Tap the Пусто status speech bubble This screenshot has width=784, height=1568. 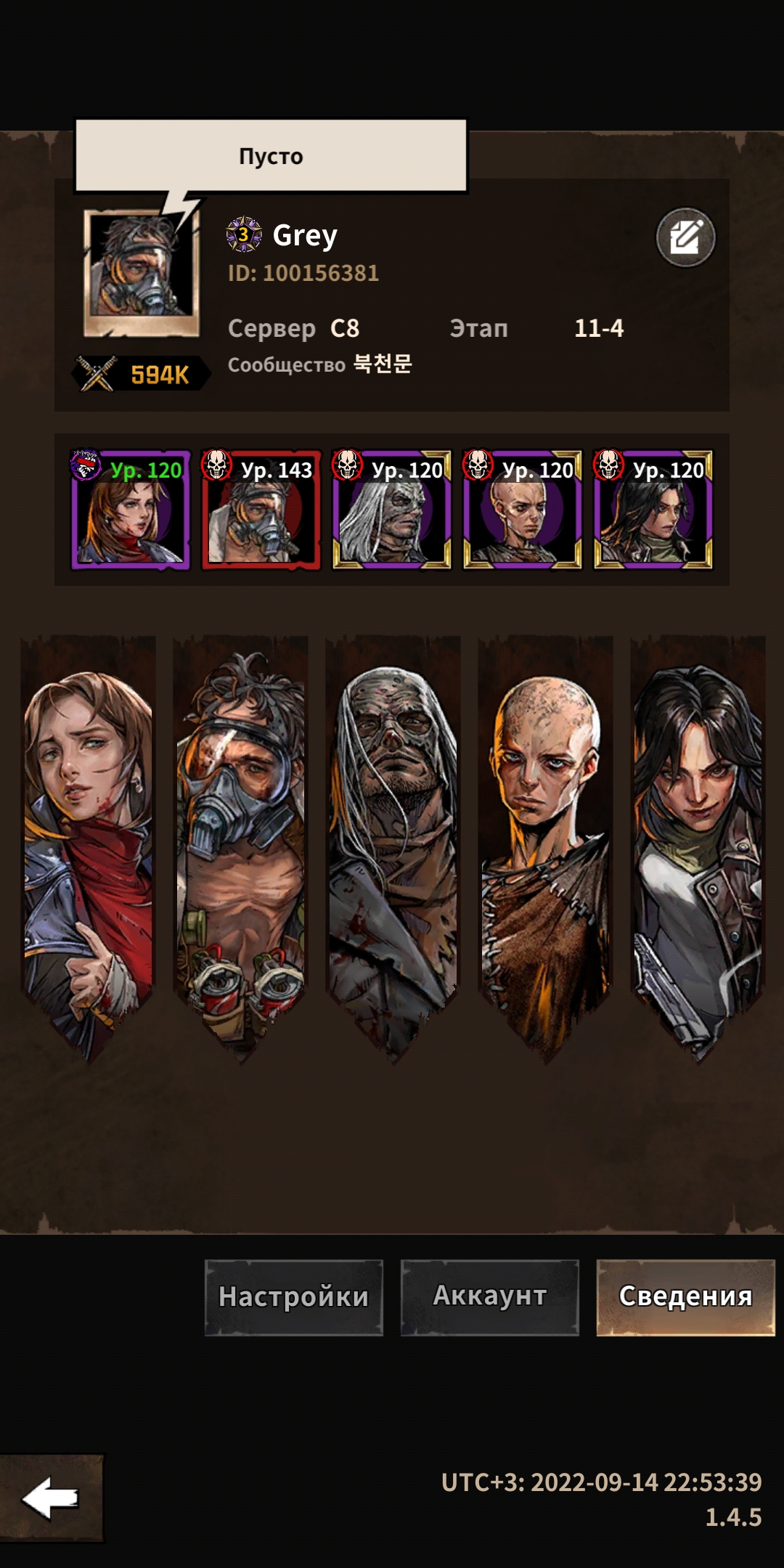271,156
